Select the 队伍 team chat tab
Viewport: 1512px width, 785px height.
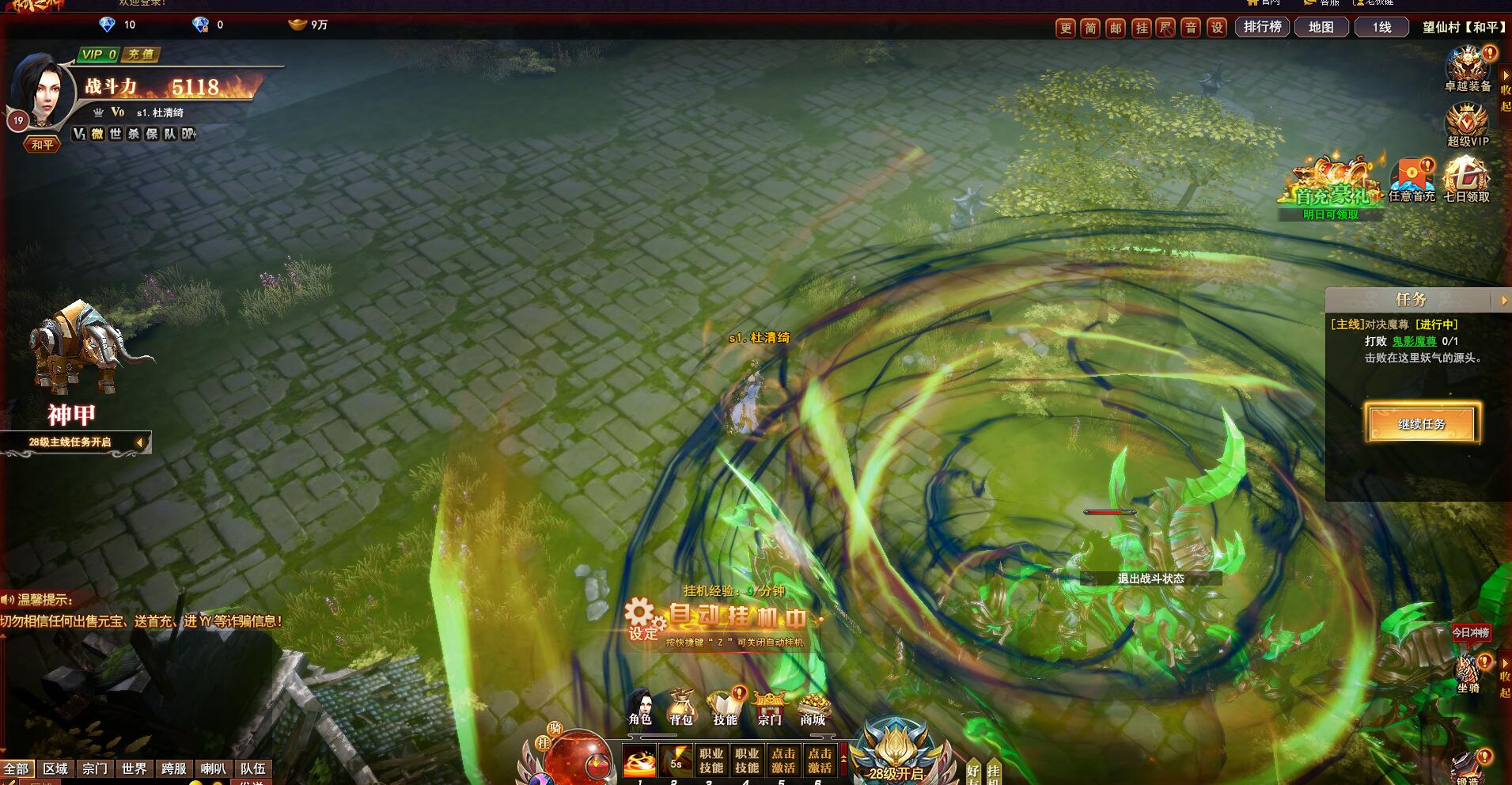click(252, 768)
